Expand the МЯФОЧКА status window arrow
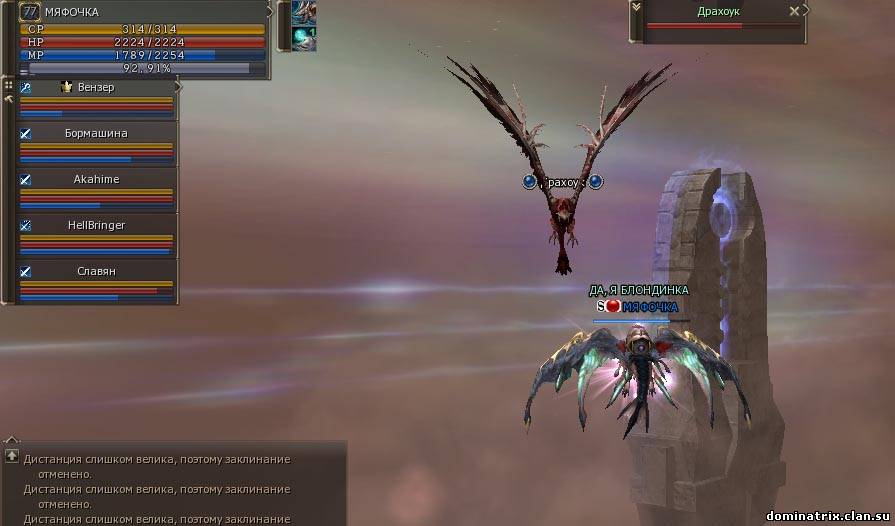Image resolution: width=895 pixels, height=526 pixels. (270, 12)
